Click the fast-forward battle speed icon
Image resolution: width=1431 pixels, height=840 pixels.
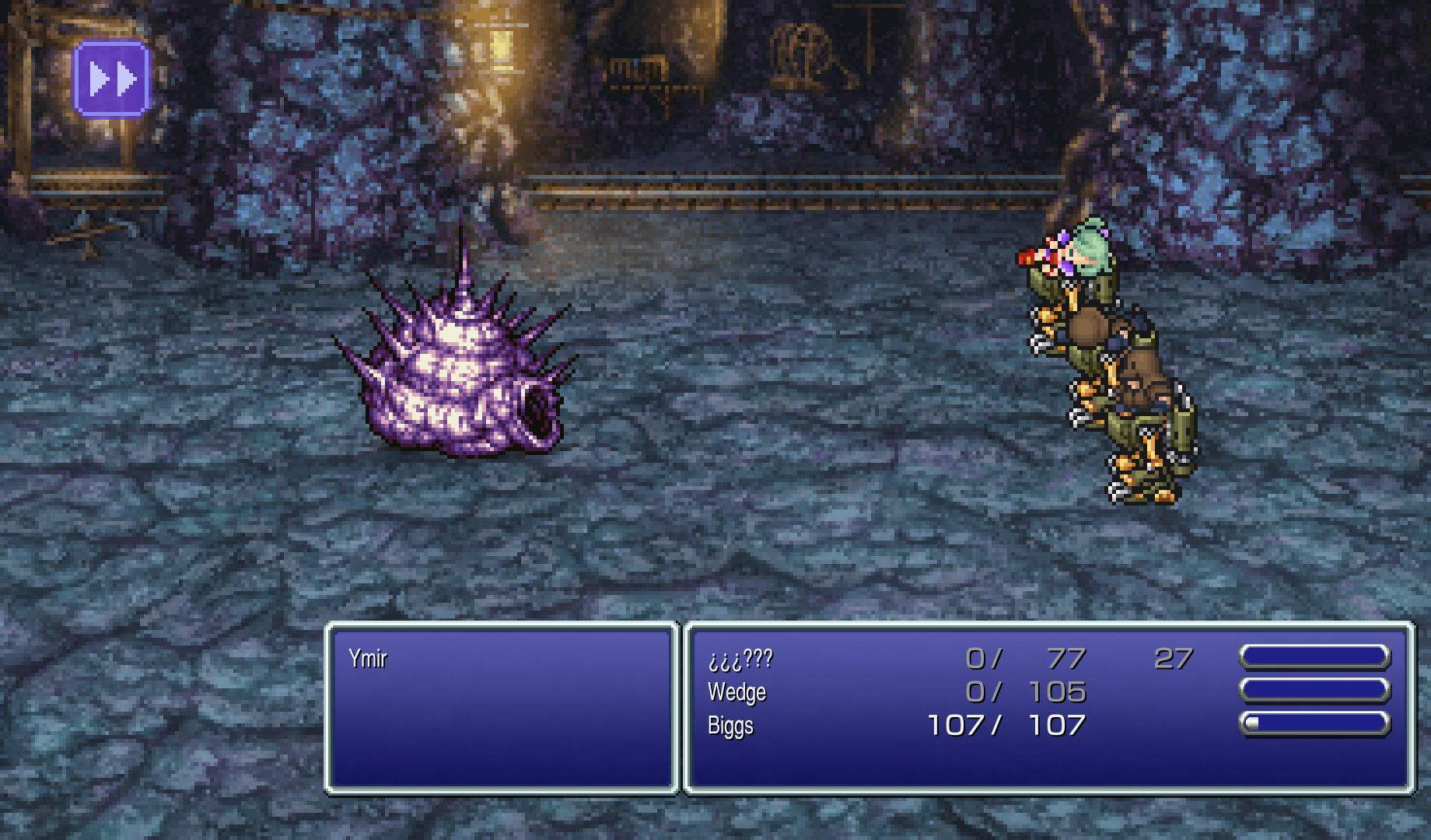point(110,77)
